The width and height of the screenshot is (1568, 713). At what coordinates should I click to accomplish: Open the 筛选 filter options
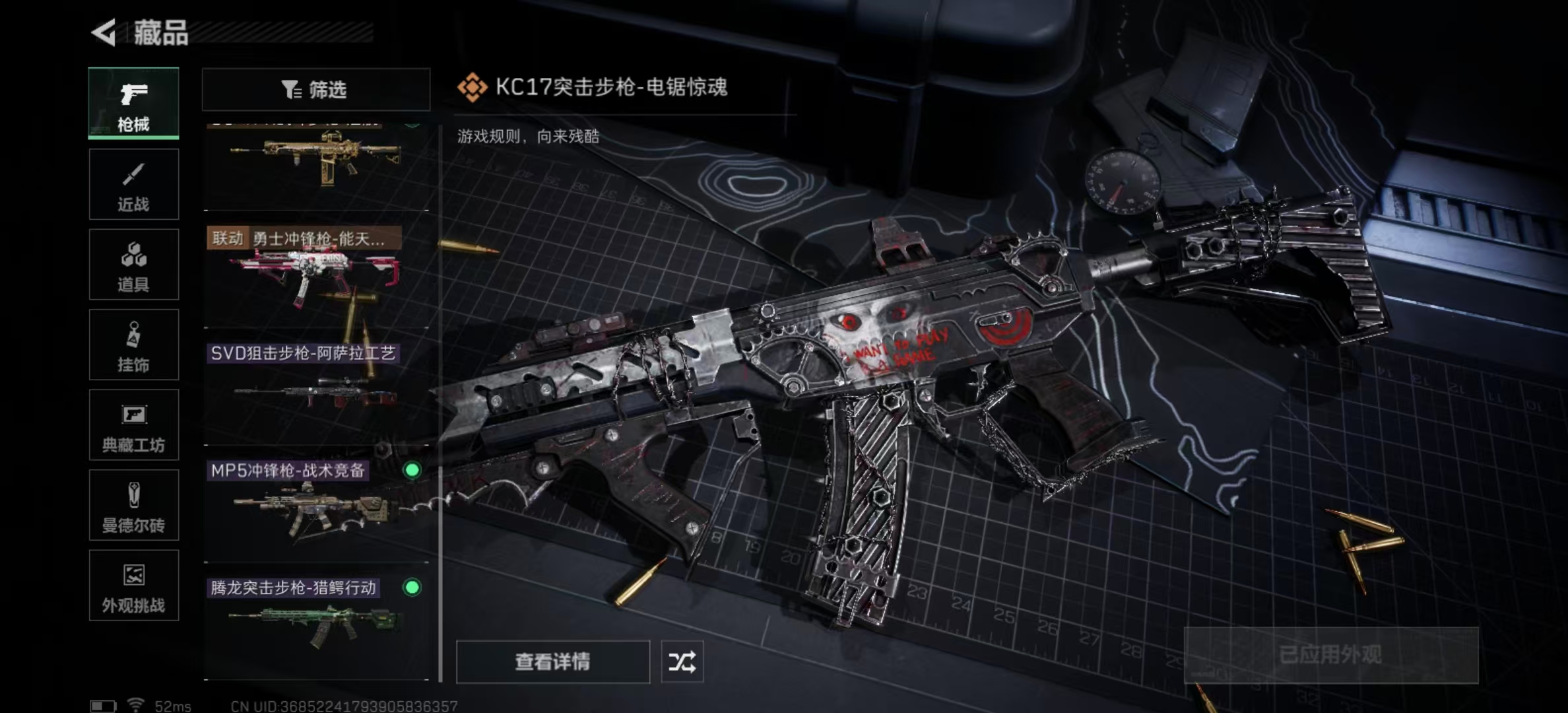point(315,89)
